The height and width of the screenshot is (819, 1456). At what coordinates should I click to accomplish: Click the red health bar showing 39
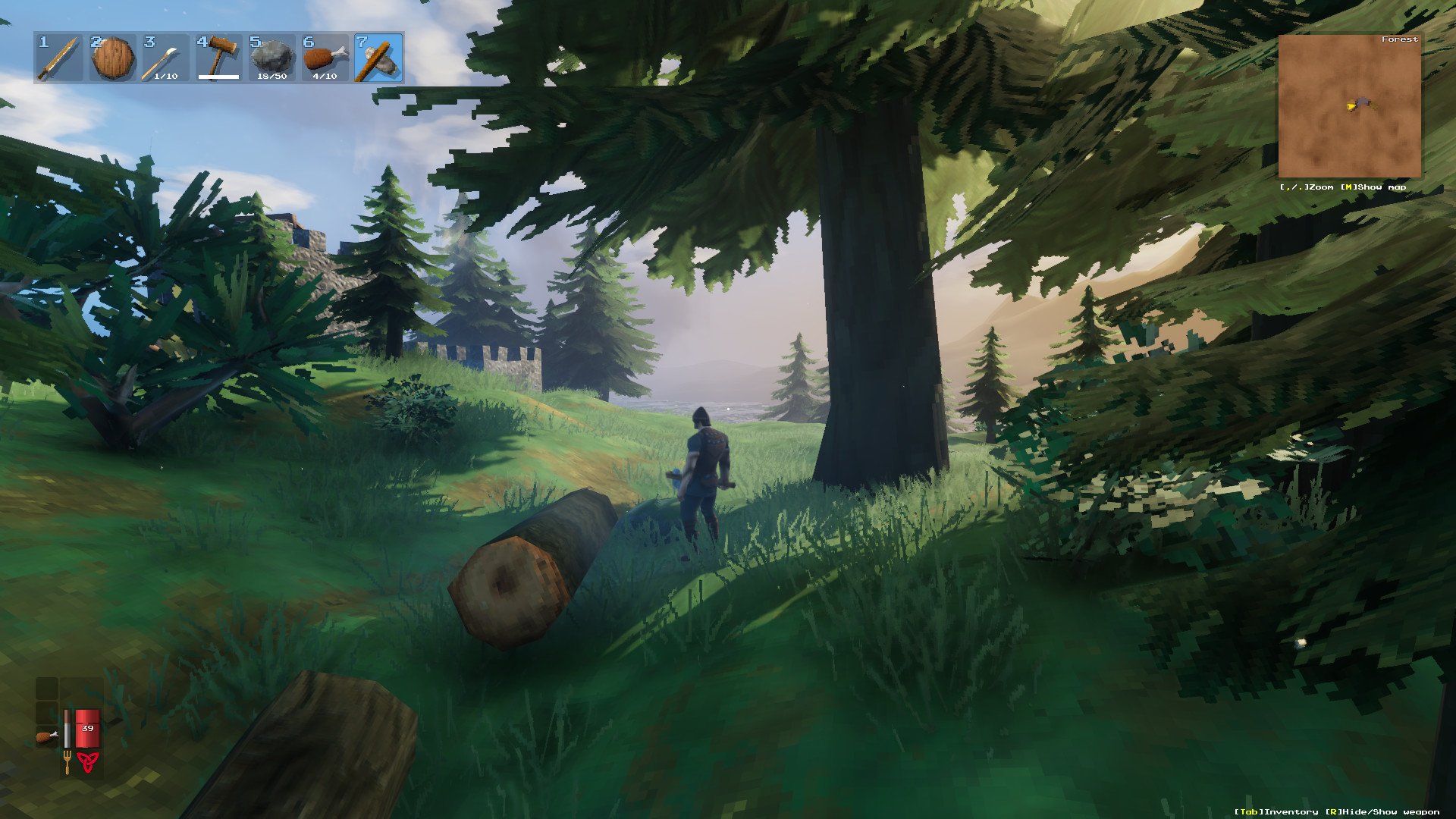click(x=88, y=728)
